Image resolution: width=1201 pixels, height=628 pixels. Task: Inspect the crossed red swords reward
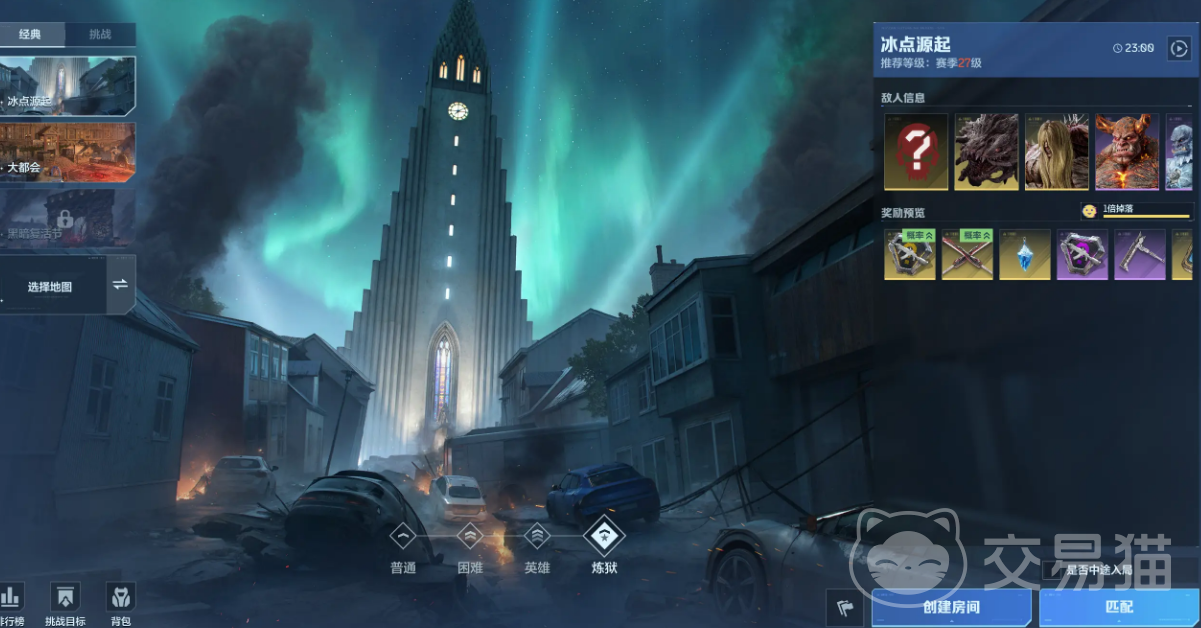click(x=968, y=254)
